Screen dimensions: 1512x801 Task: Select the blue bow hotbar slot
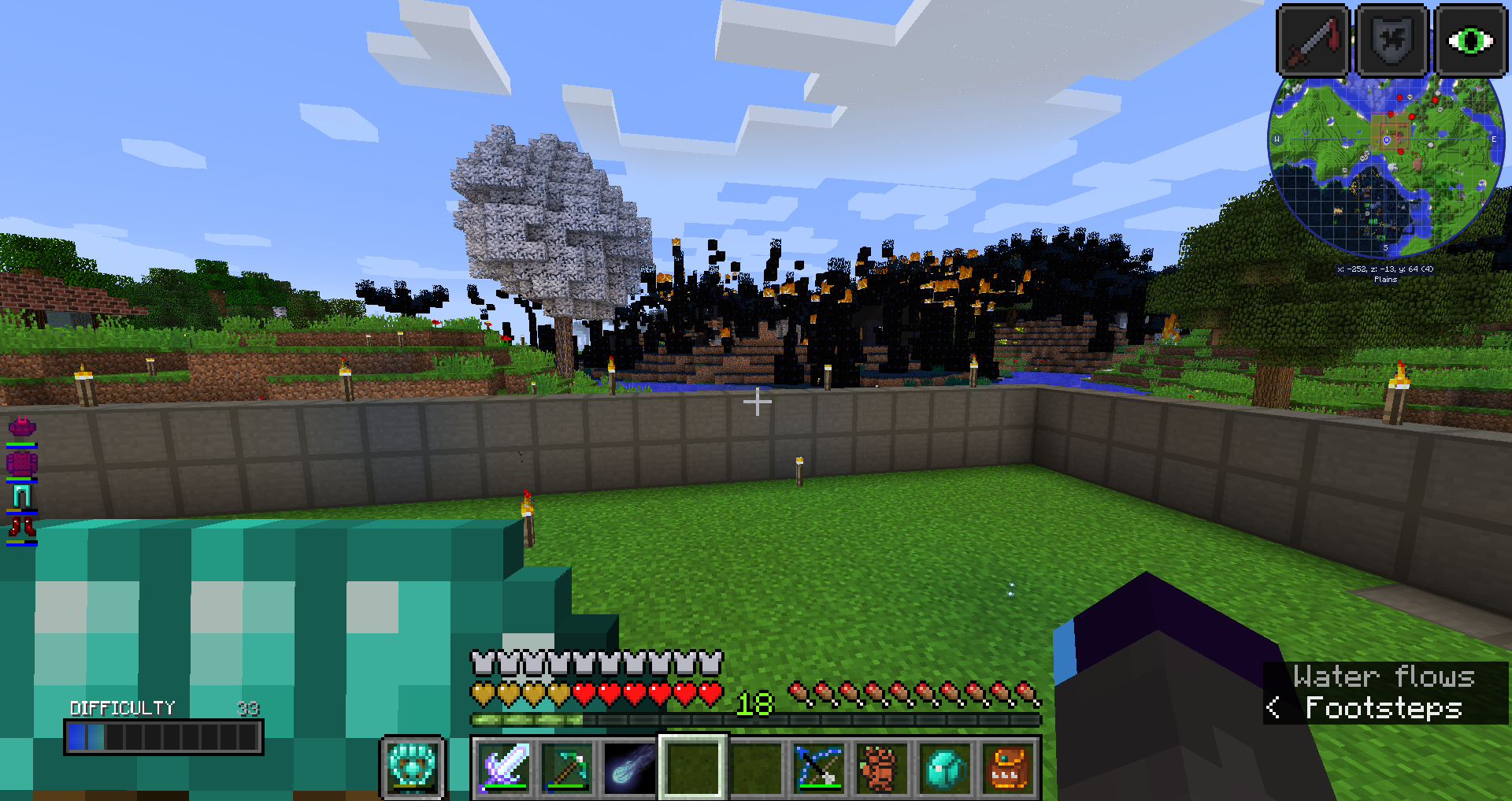[819, 768]
